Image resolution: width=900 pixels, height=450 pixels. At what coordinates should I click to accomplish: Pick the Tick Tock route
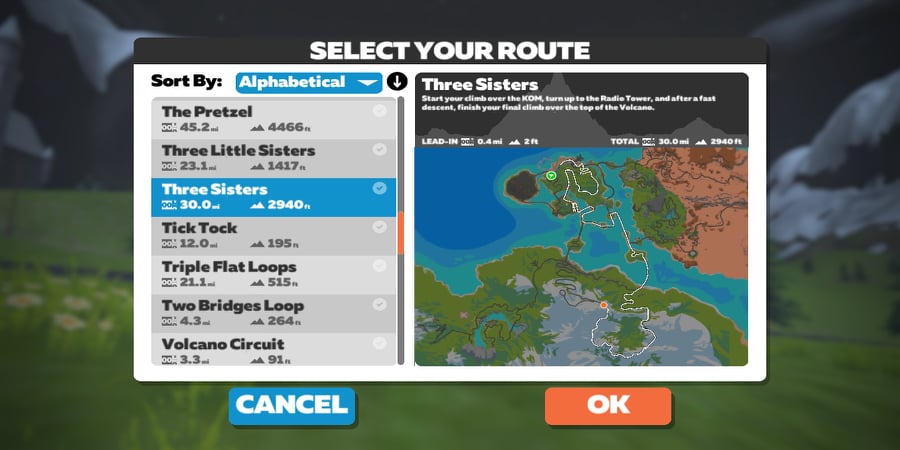click(273, 235)
